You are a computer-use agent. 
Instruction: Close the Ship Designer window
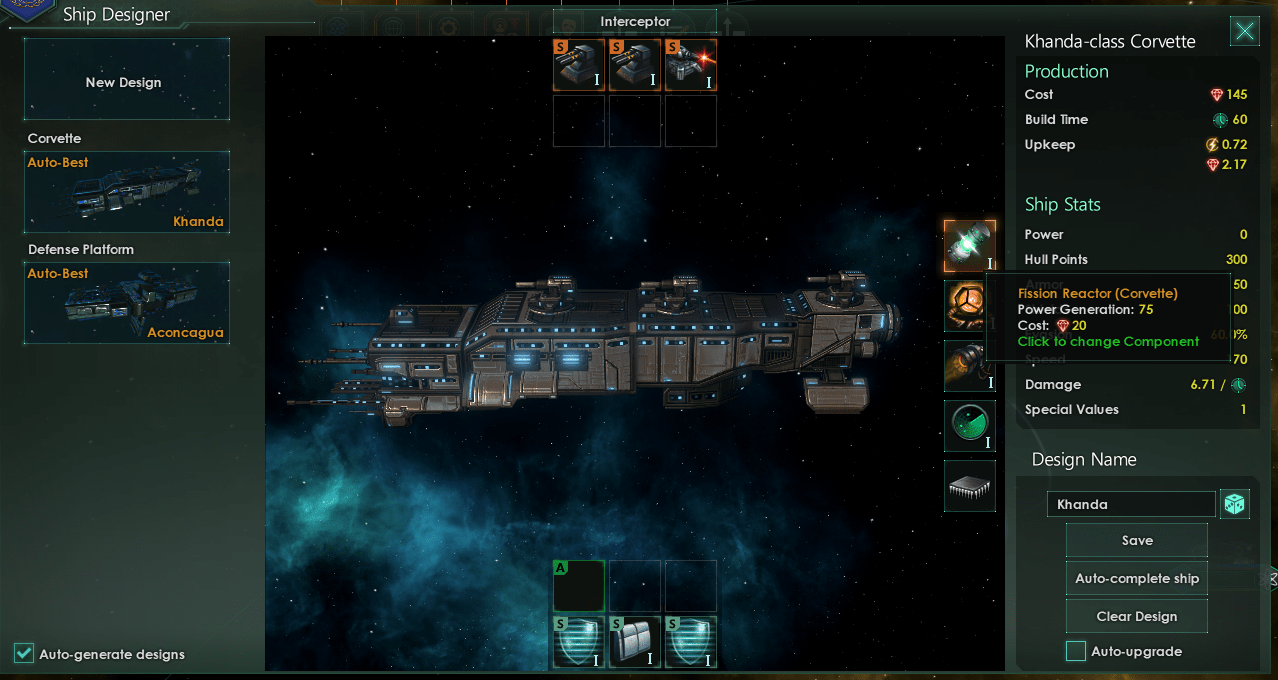click(1244, 32)
